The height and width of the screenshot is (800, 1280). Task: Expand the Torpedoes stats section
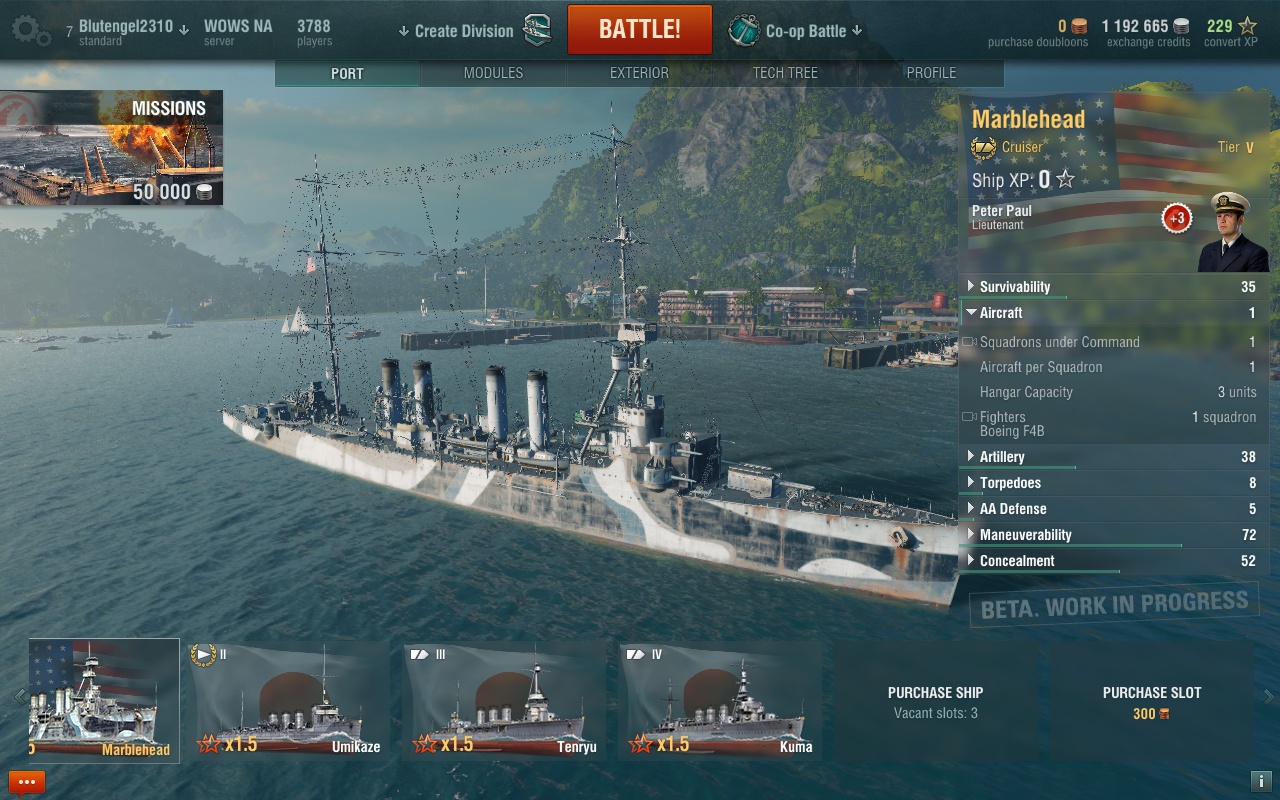click(1010, 483)
